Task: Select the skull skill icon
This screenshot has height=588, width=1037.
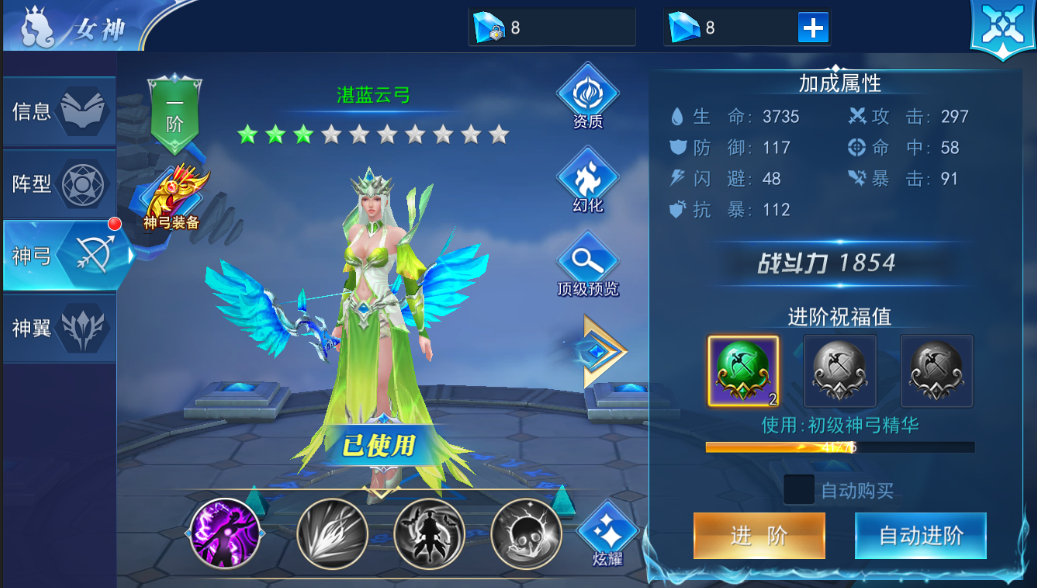Action: point(526,533)
